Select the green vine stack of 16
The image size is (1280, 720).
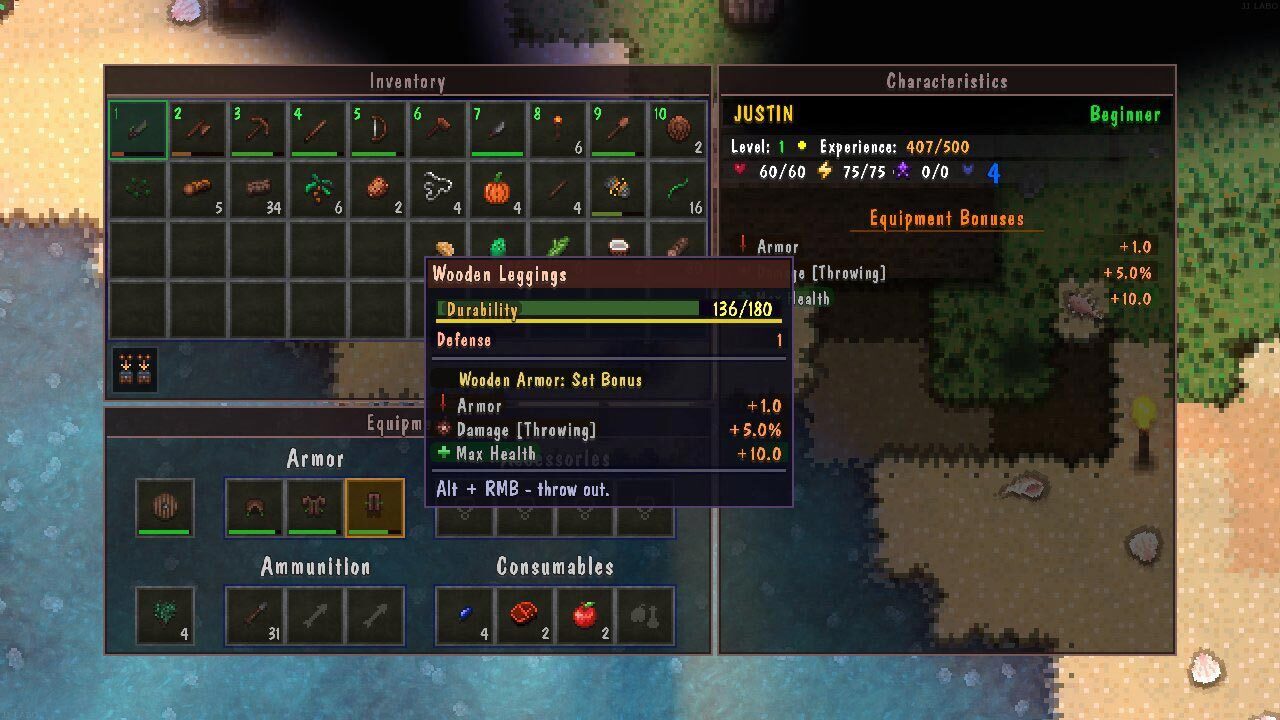(x=677, y=189)
